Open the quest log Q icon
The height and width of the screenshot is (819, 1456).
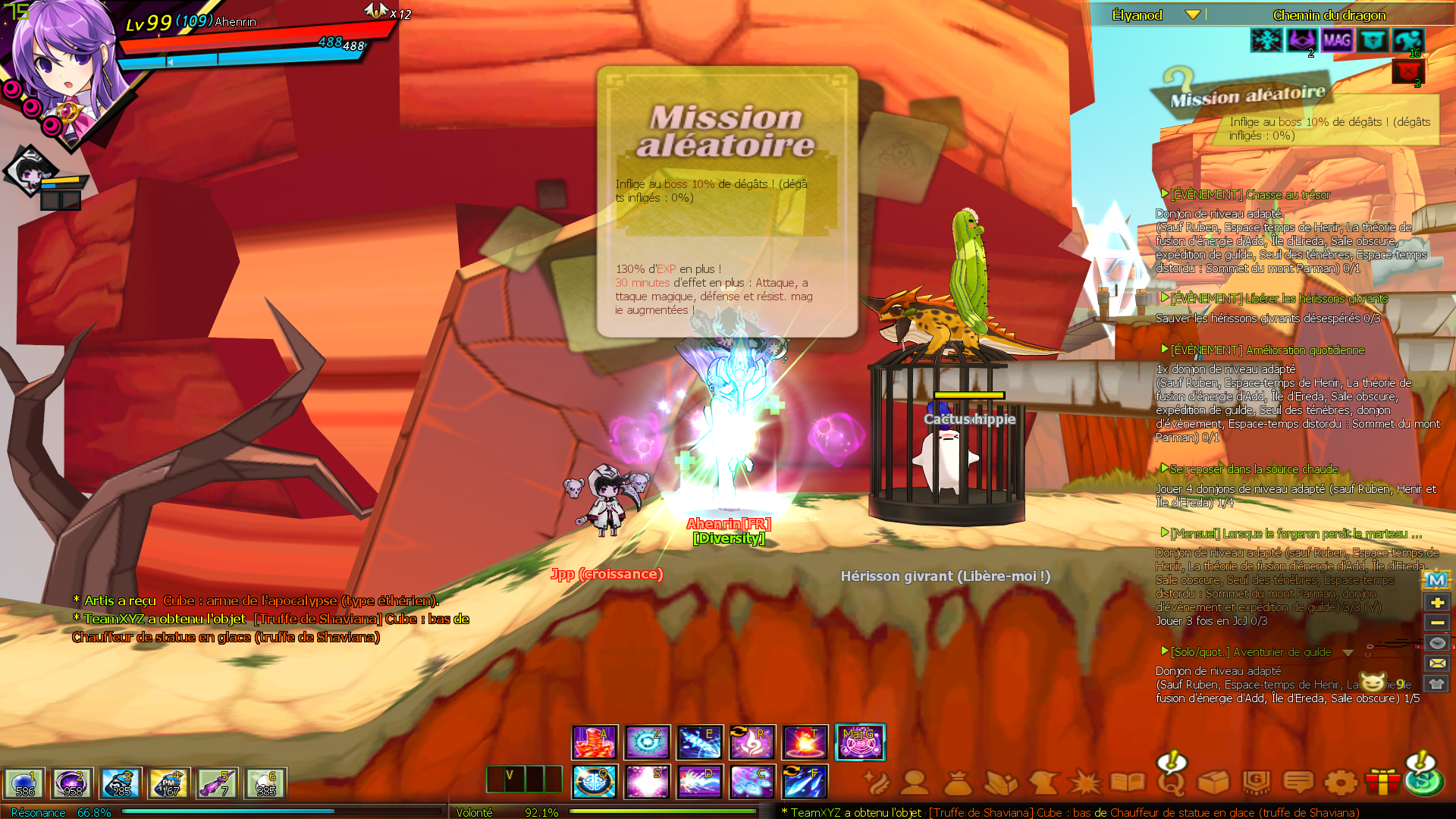click(1171, 782)
